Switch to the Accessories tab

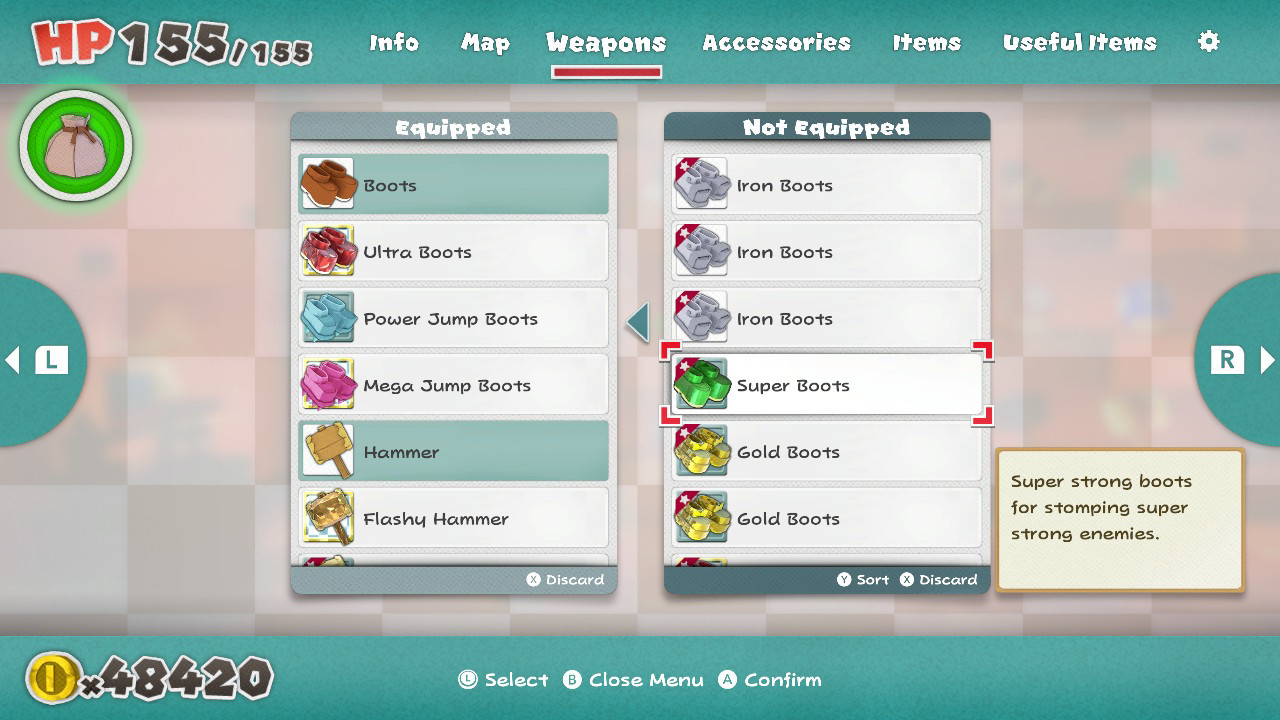coord(777,42)
